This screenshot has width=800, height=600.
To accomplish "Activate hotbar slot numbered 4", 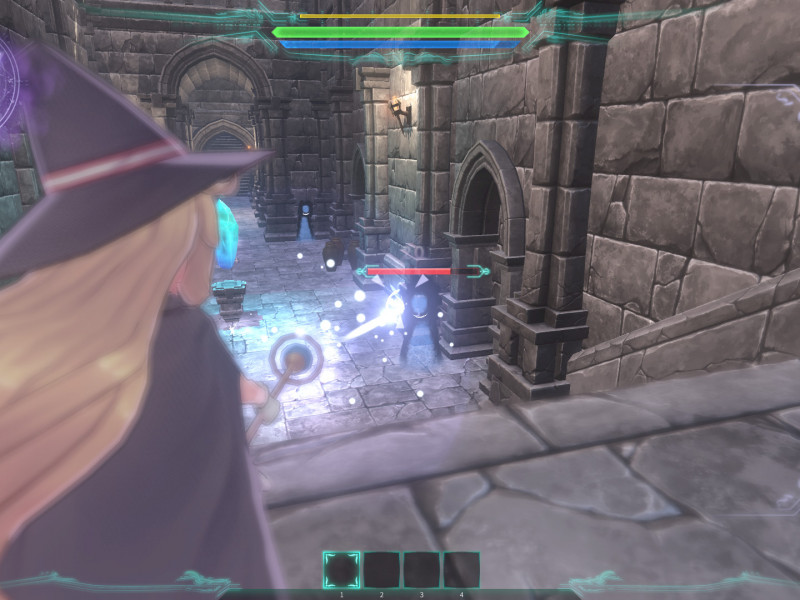I will click(461, 569).
